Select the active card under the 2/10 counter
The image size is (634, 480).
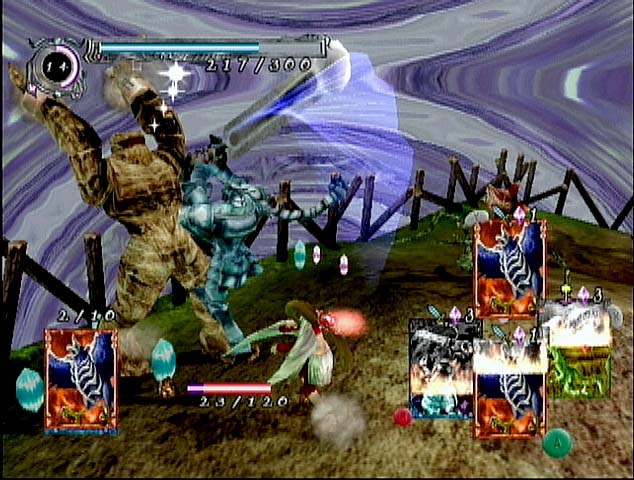tap(80, 378)
